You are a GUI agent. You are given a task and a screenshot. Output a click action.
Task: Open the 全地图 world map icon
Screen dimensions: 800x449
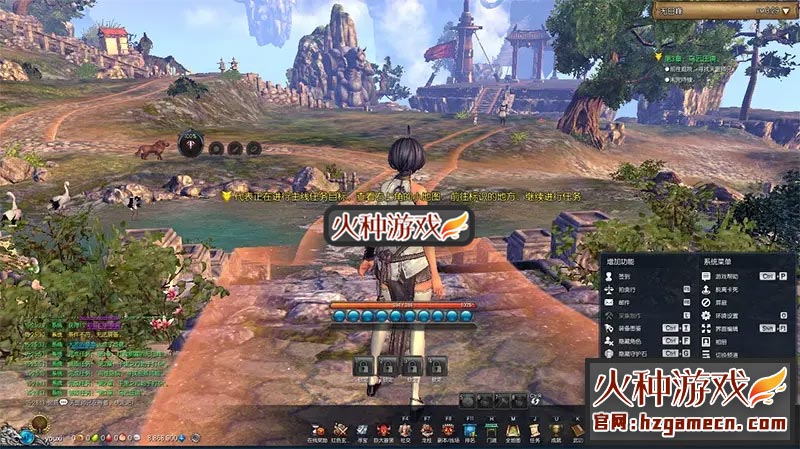click(513, 431)
